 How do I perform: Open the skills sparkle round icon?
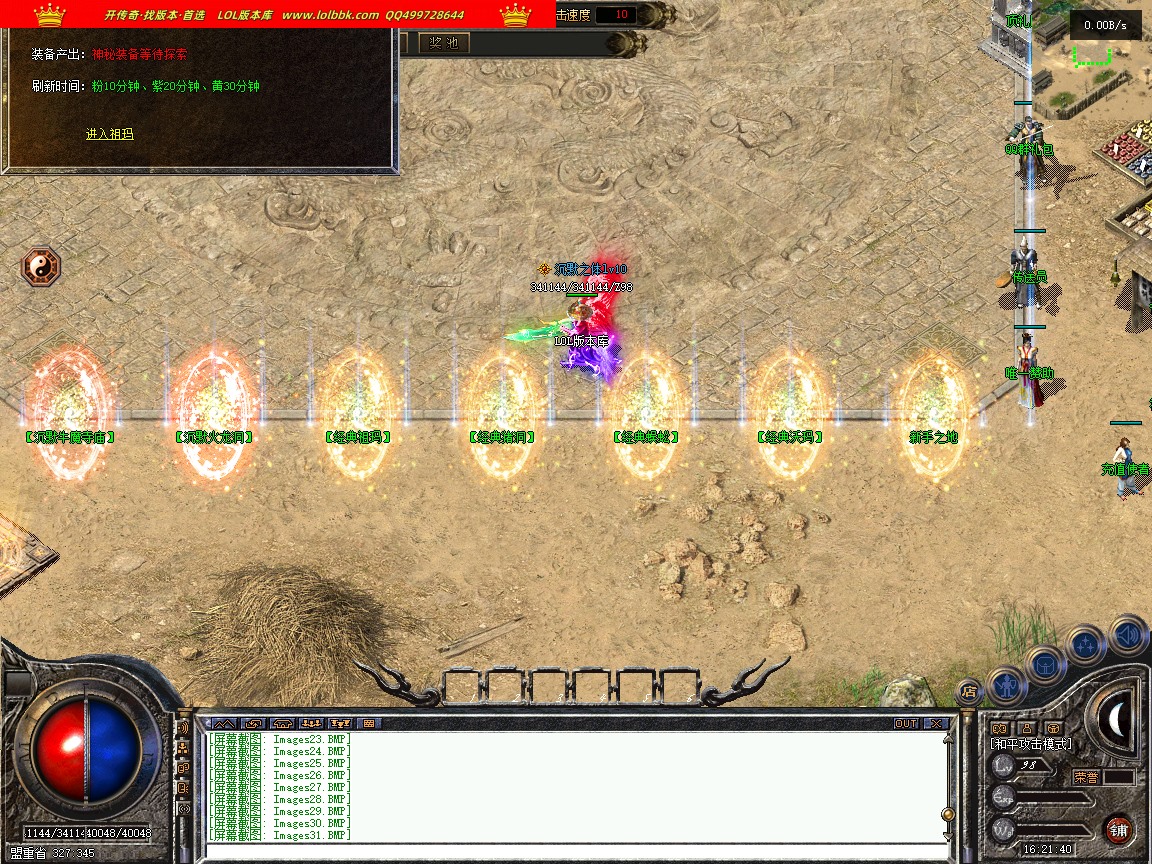pyautogui.click(x=1086, y=645)
